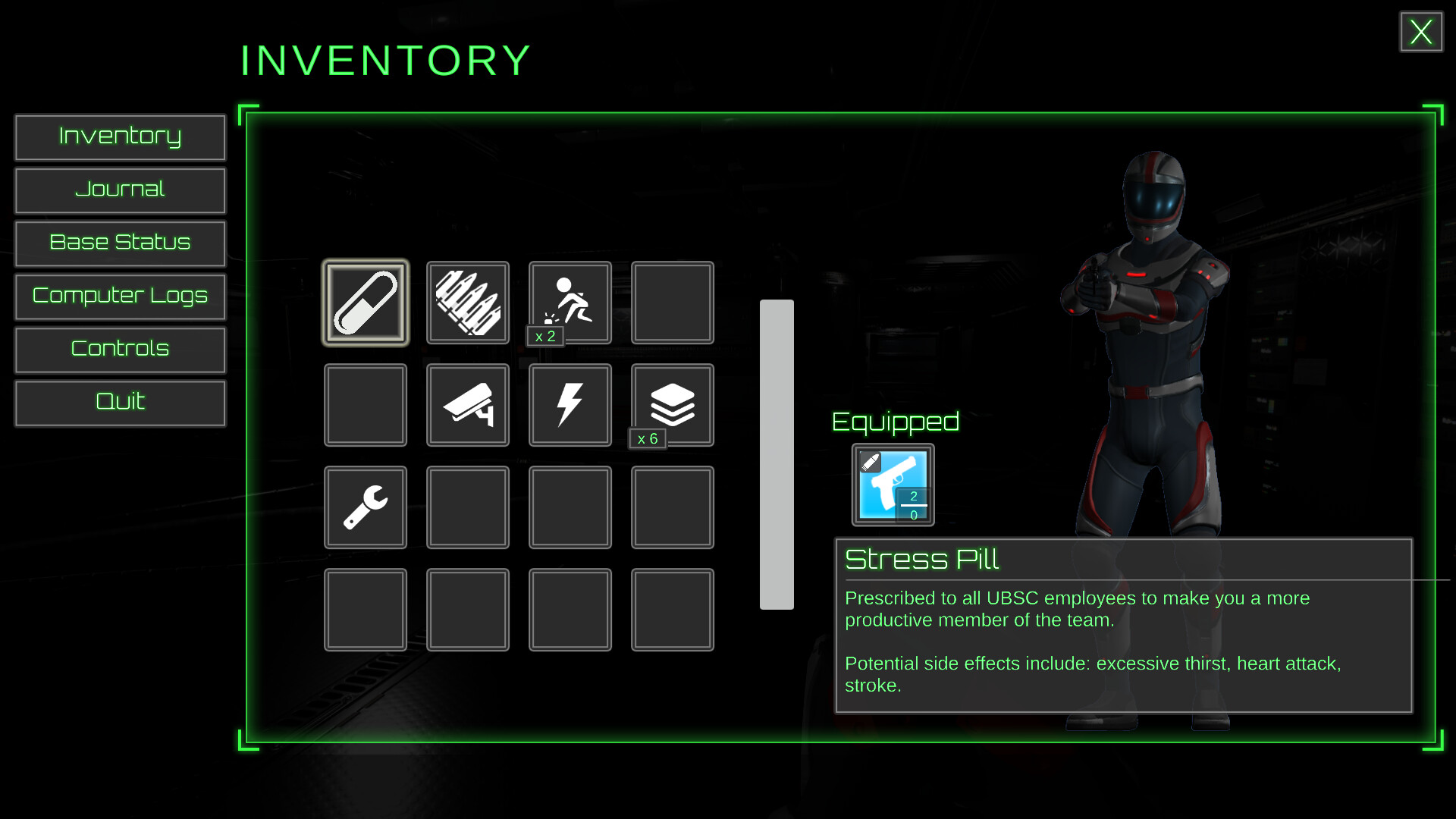The width and height of the screenshot is (1456, 819).
Task: Open the Journal panel
Action: [x=120, y=190]
